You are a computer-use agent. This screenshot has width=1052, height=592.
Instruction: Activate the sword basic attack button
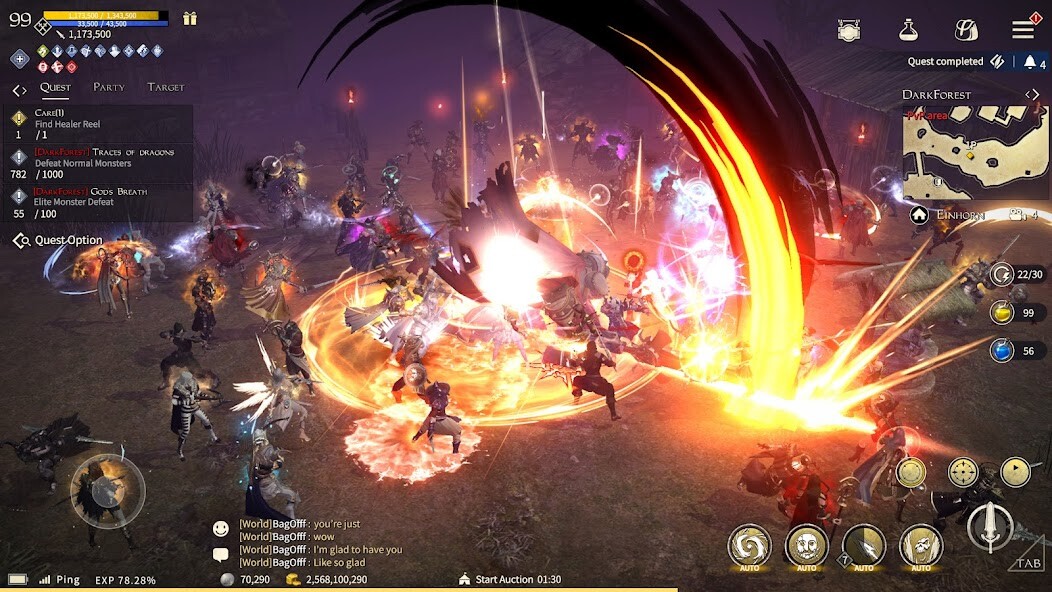tap(990, 526)
